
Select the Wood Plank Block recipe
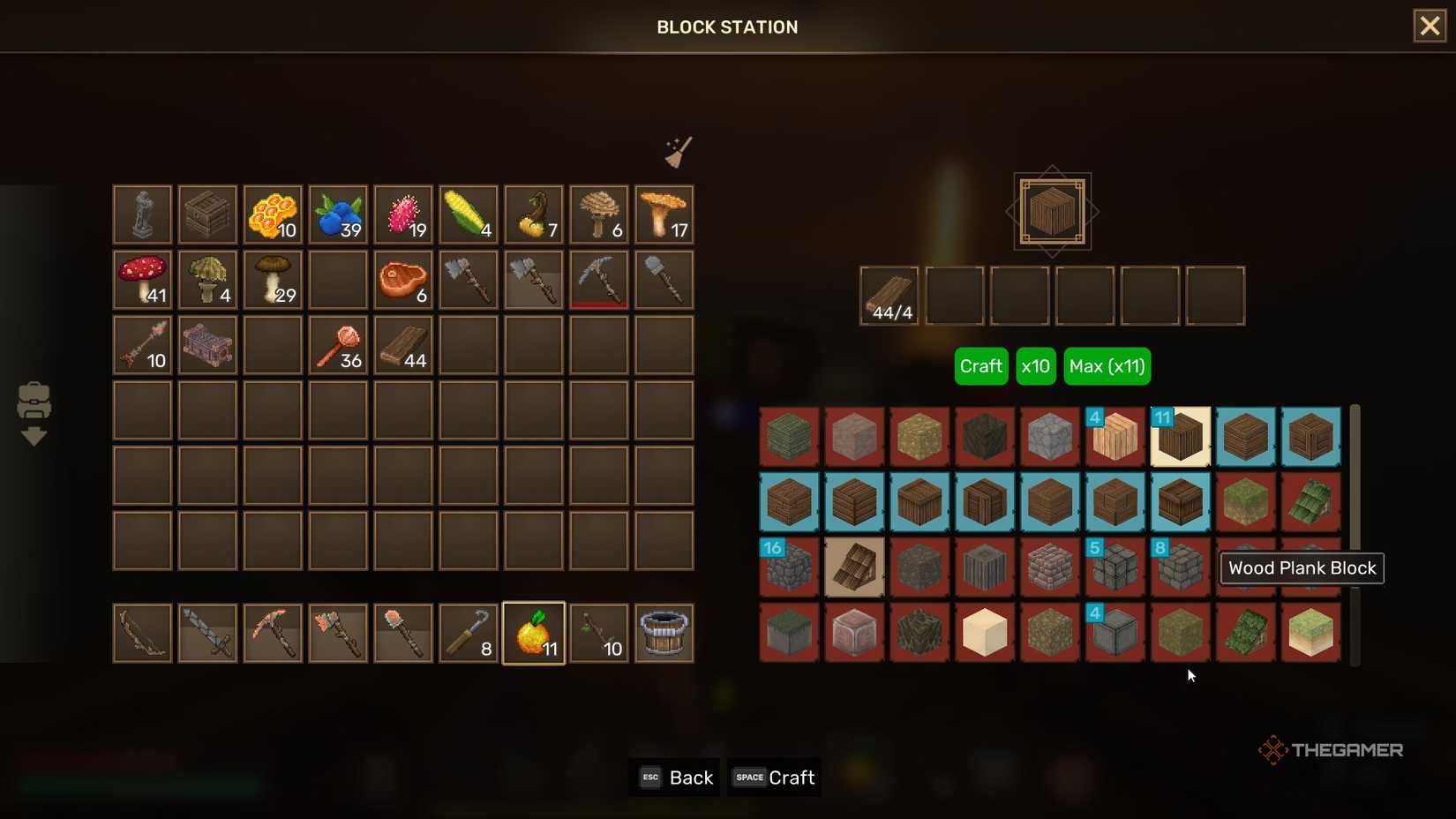tap(1181, 436)
